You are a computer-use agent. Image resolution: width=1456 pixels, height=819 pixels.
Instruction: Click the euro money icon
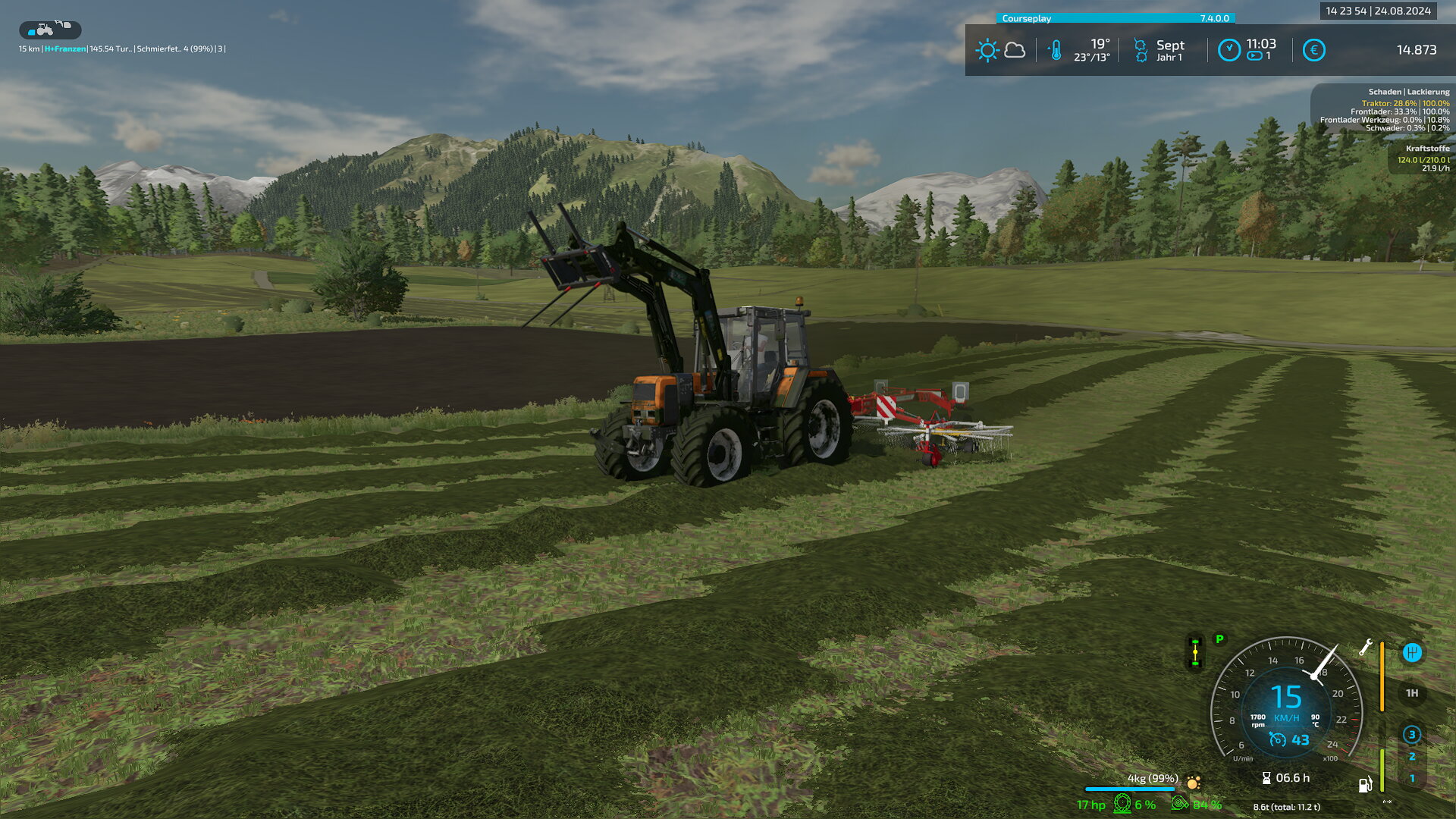point(1313,51)
